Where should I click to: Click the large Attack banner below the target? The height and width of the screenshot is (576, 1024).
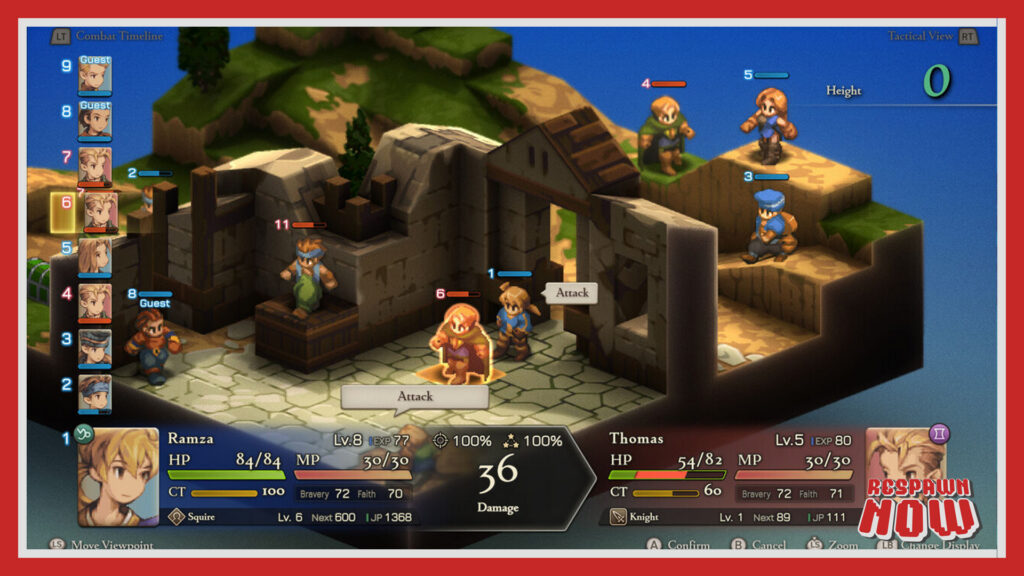click(415, 396)
